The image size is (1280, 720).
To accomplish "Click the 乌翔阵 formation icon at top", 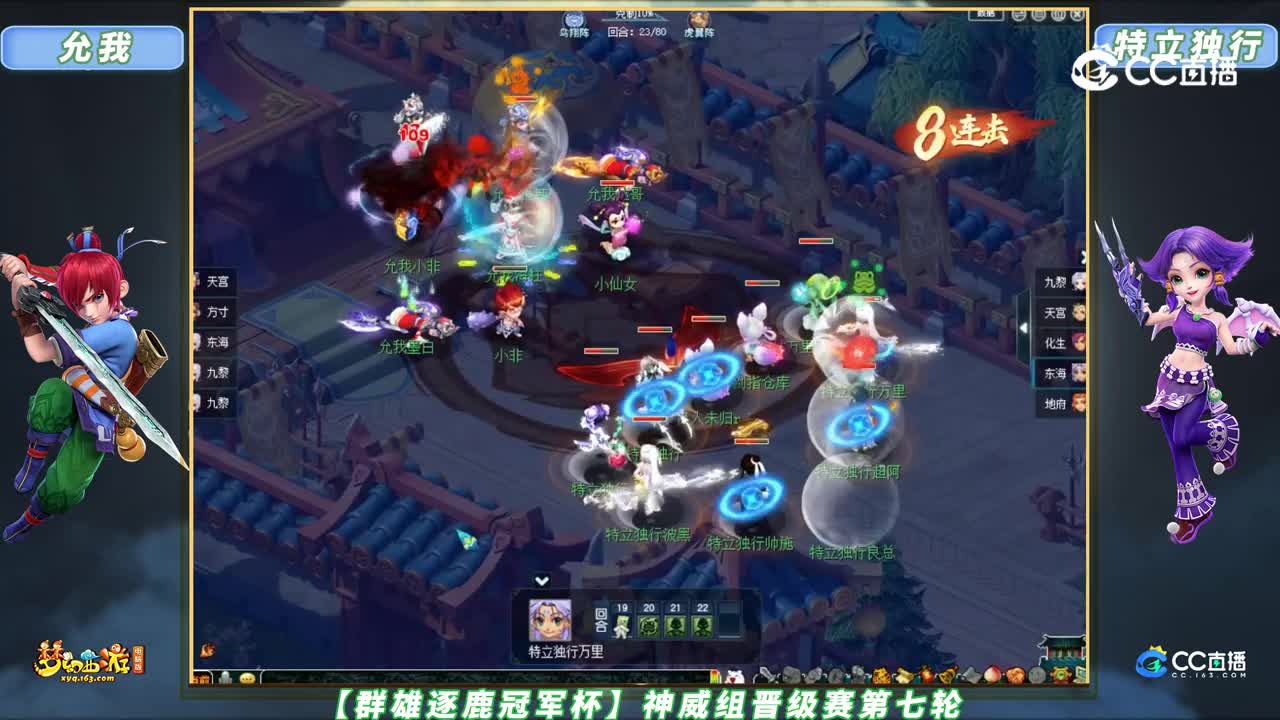I will coord(574,18).
